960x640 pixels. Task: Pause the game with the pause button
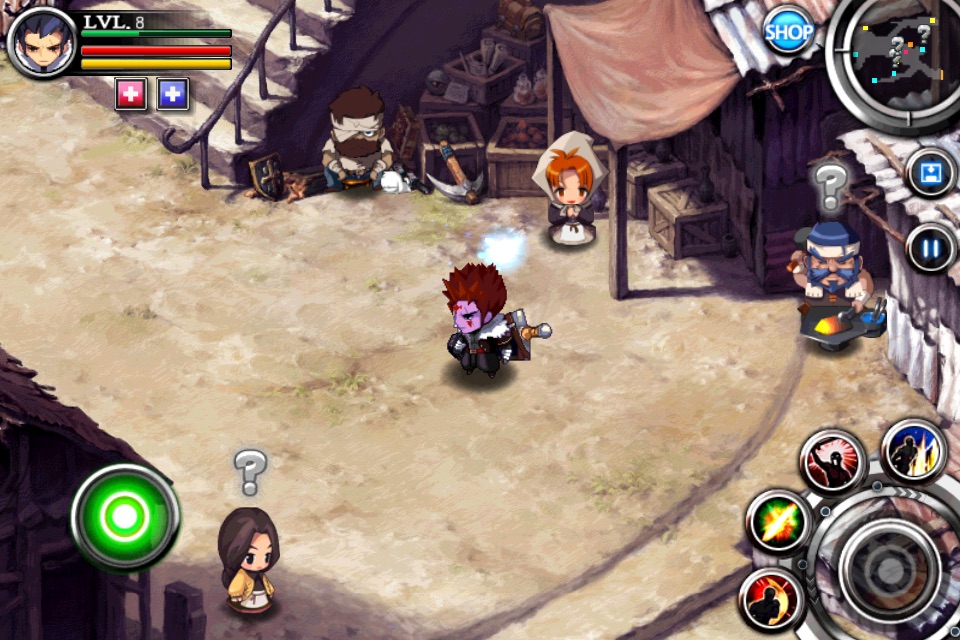930,247
